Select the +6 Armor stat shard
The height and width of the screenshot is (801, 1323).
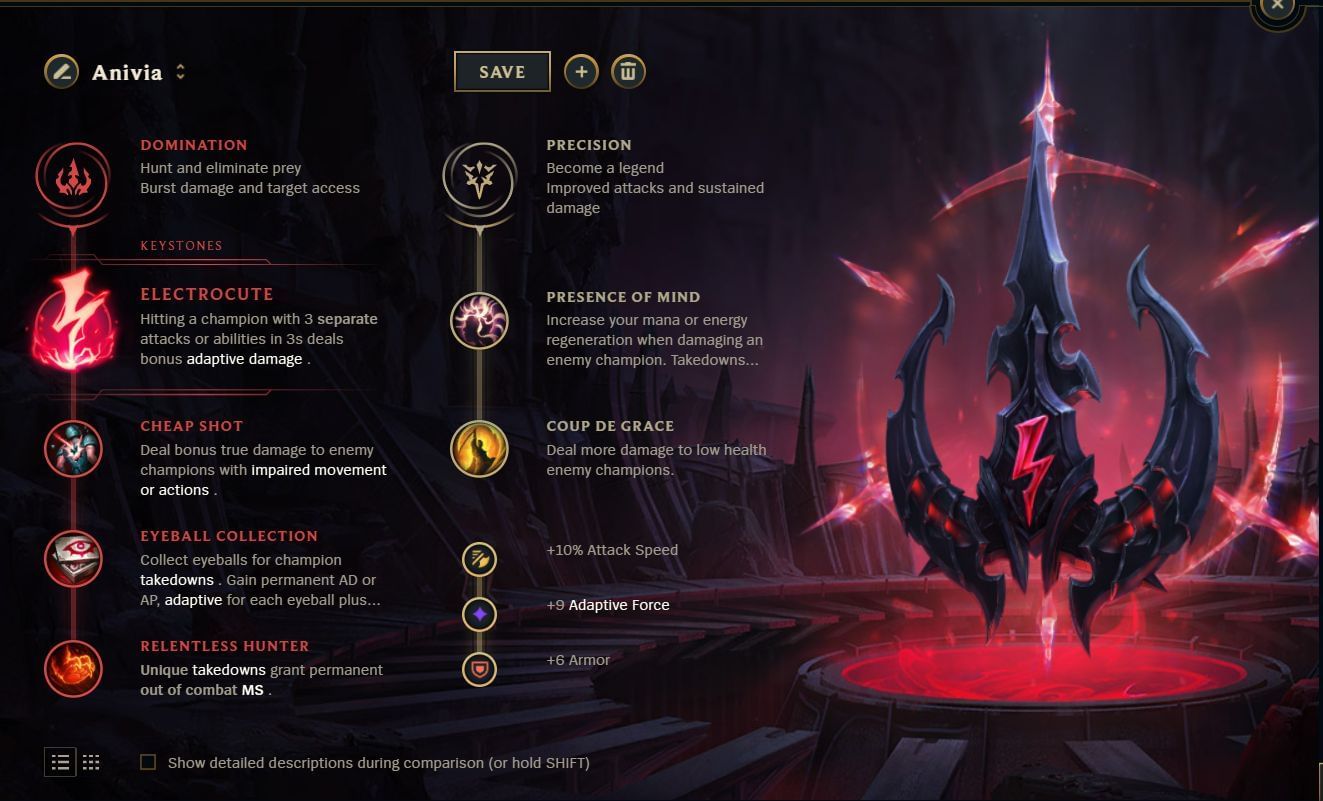(479, 669)
